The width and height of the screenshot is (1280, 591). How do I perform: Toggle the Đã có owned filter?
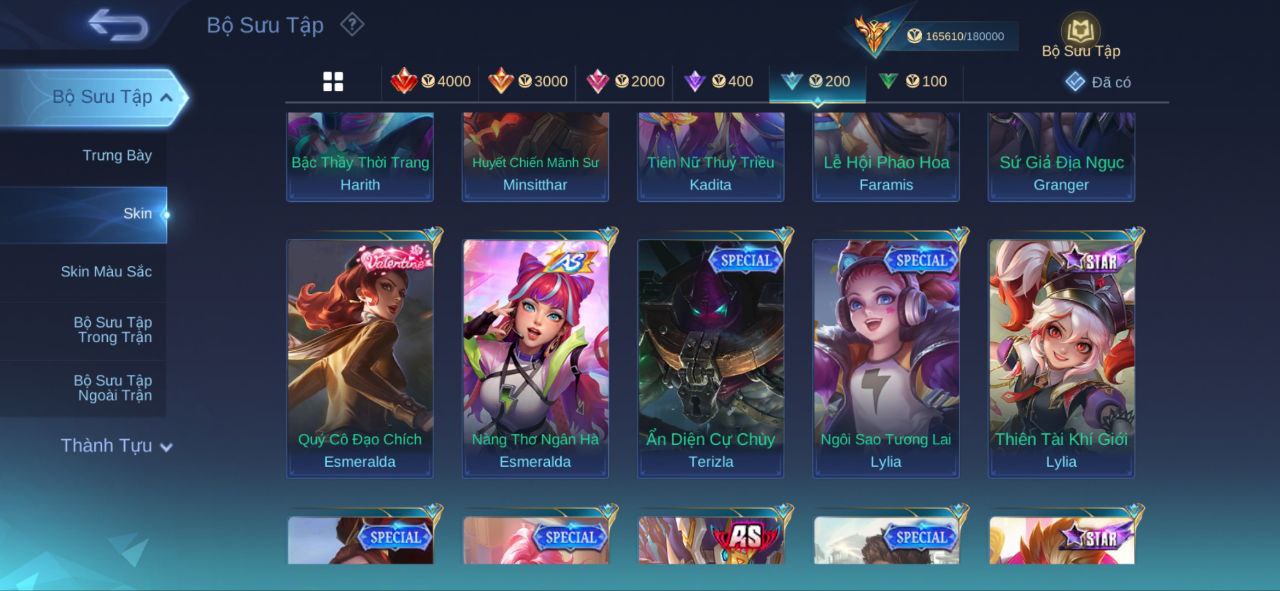pos(1098,82)
